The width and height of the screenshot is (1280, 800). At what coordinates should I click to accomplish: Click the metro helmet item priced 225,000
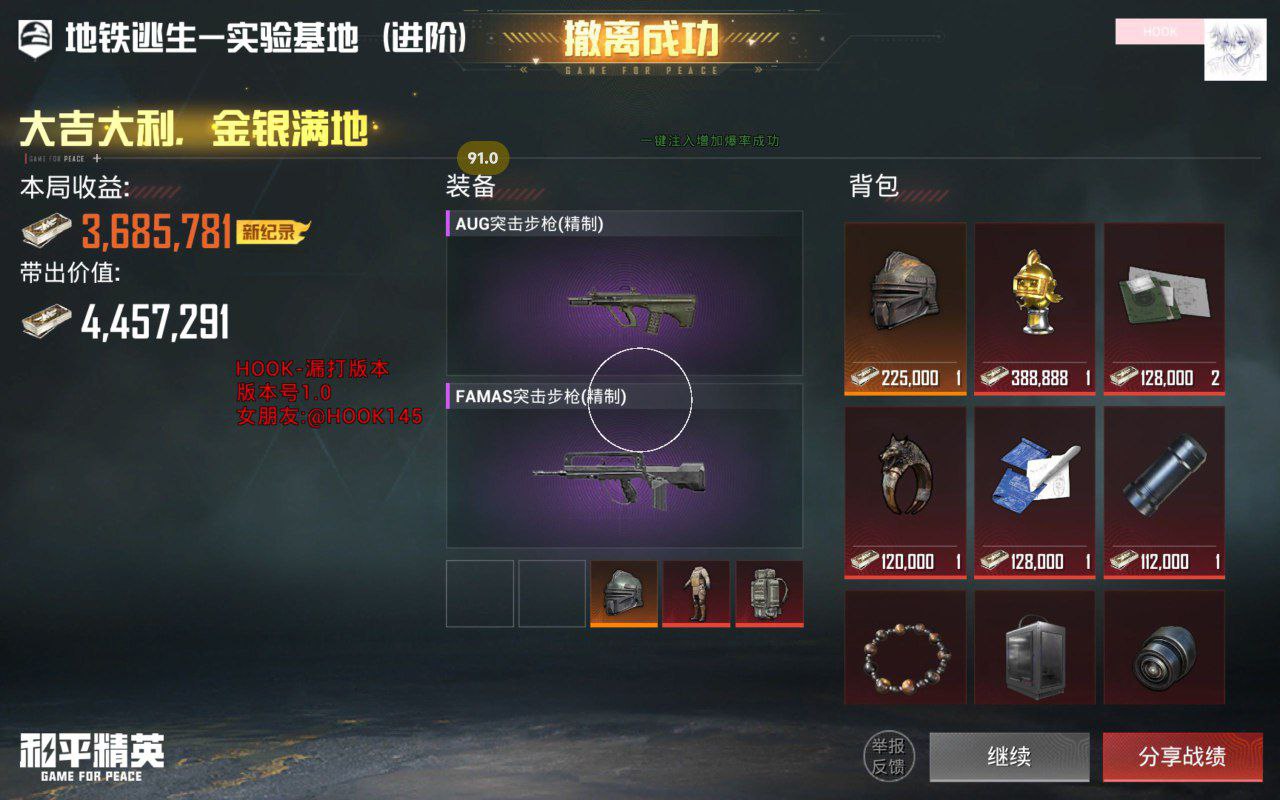click(905, 300)
